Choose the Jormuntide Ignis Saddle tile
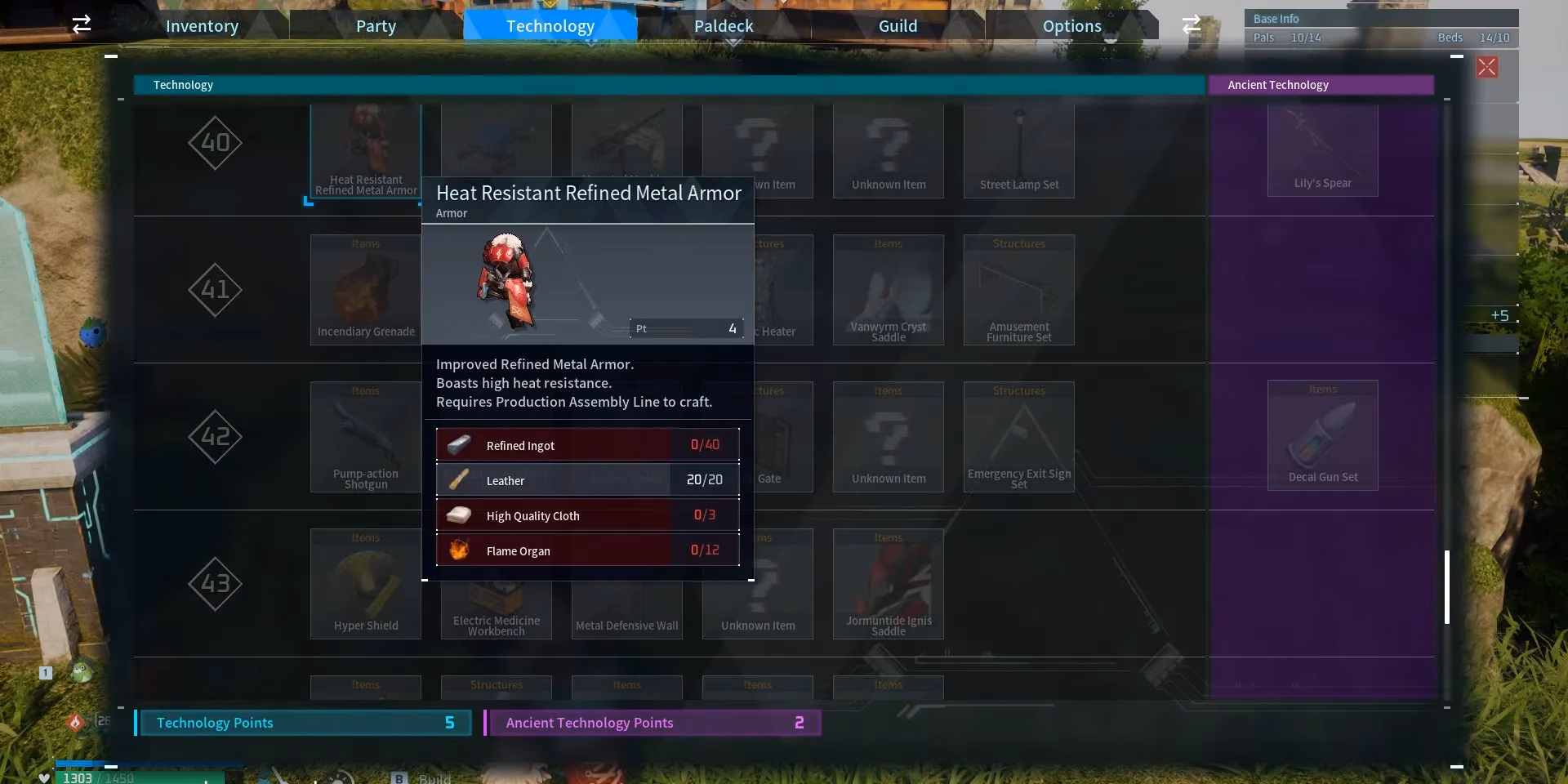The image size is (1568, 784). (888, 584)
